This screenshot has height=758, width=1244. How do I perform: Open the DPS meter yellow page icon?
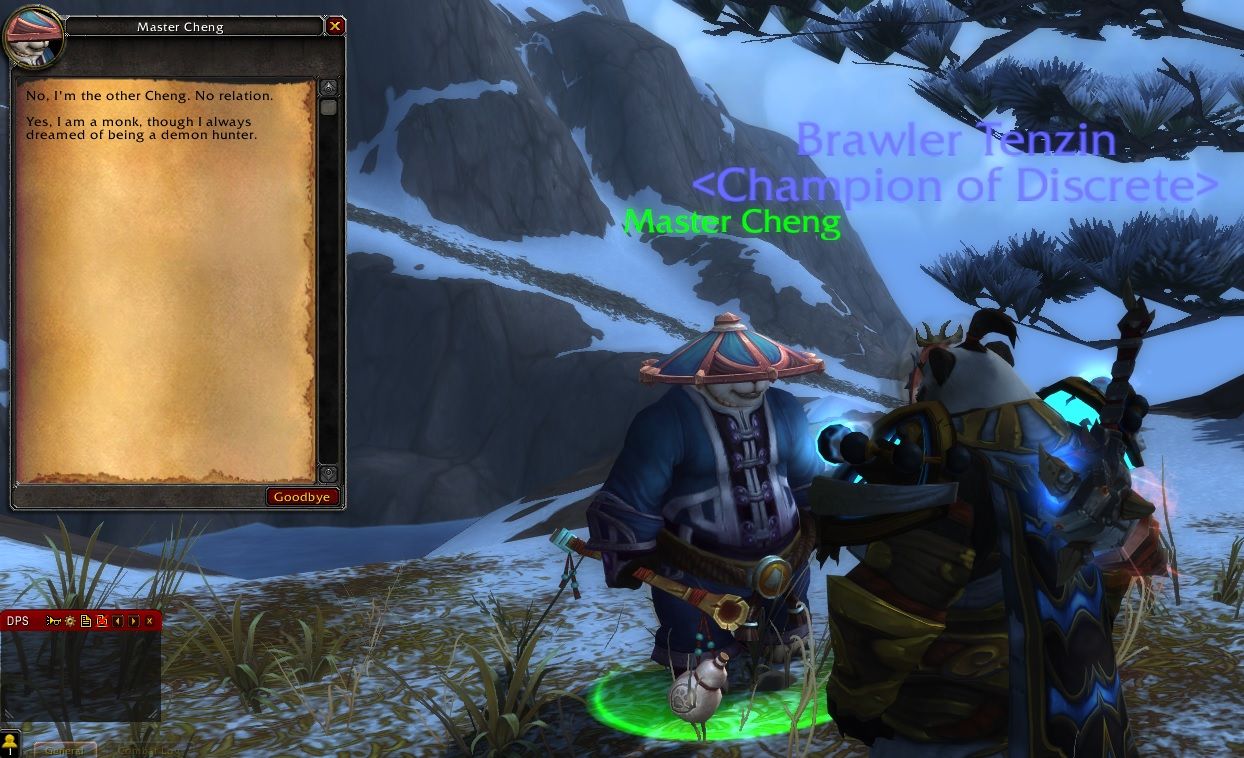86,621
